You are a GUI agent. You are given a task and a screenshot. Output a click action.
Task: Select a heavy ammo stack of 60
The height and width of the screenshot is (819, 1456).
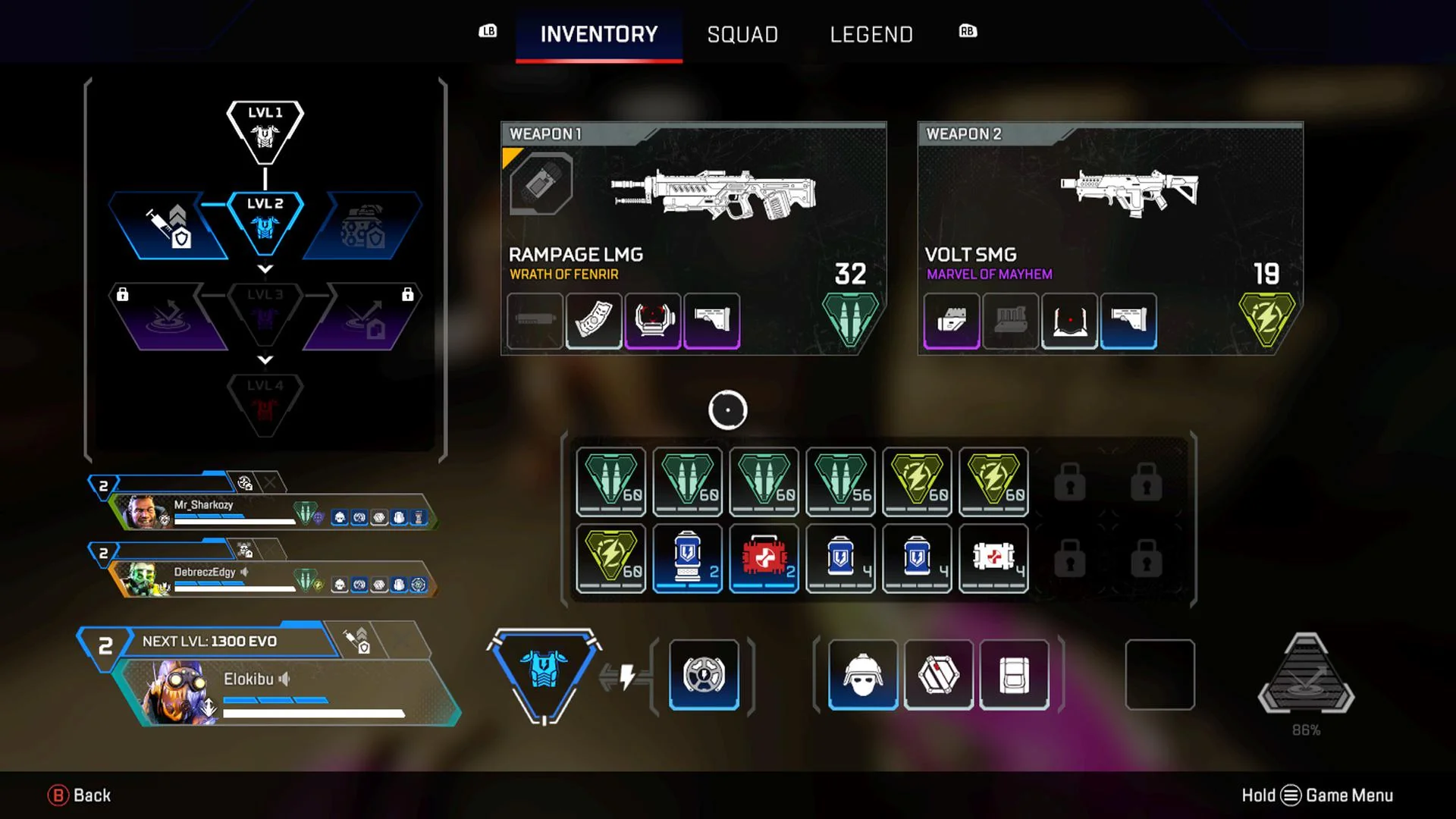(610, 482)
